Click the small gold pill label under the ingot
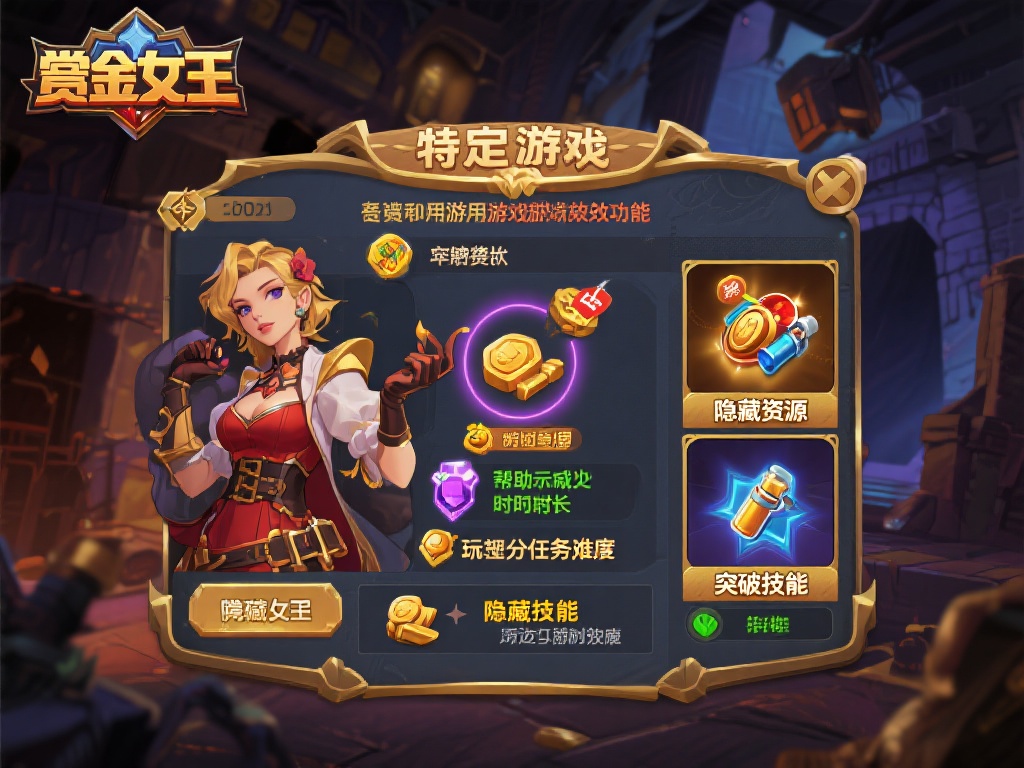This screenshot has height=768, width=1024. (x=521, y=438)
